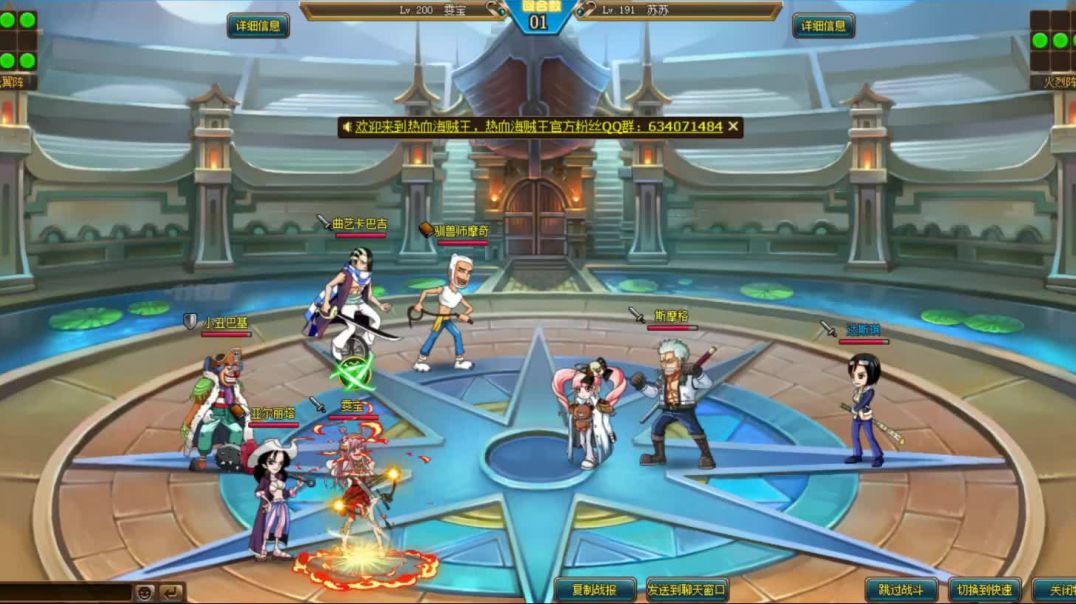
Task: Focus the chat text input box
Action: click(65, 592)
